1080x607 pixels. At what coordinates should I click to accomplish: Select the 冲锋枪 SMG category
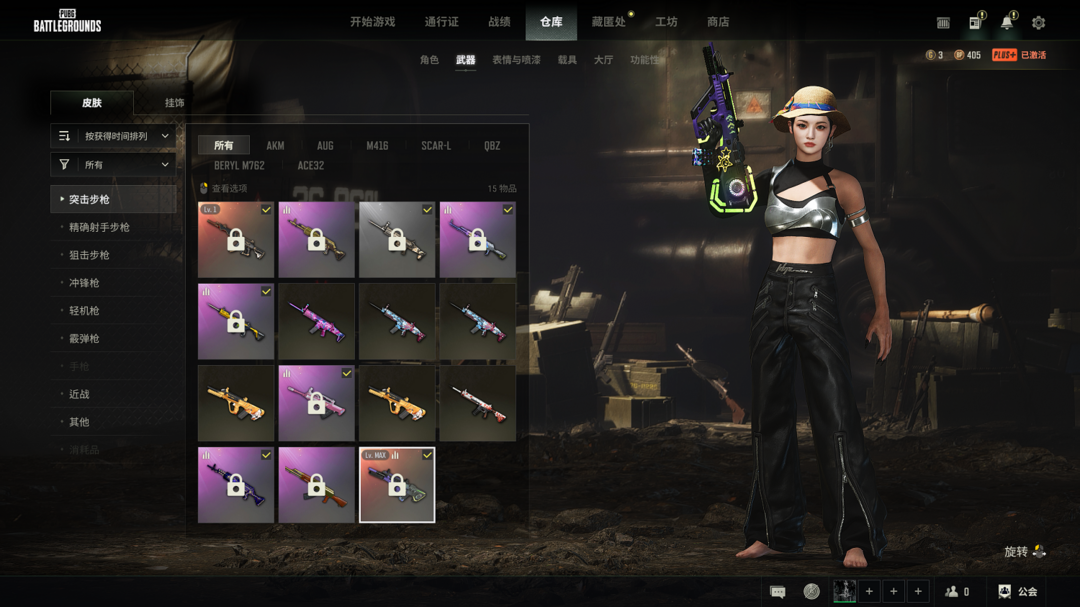click(x=84, y=283)
